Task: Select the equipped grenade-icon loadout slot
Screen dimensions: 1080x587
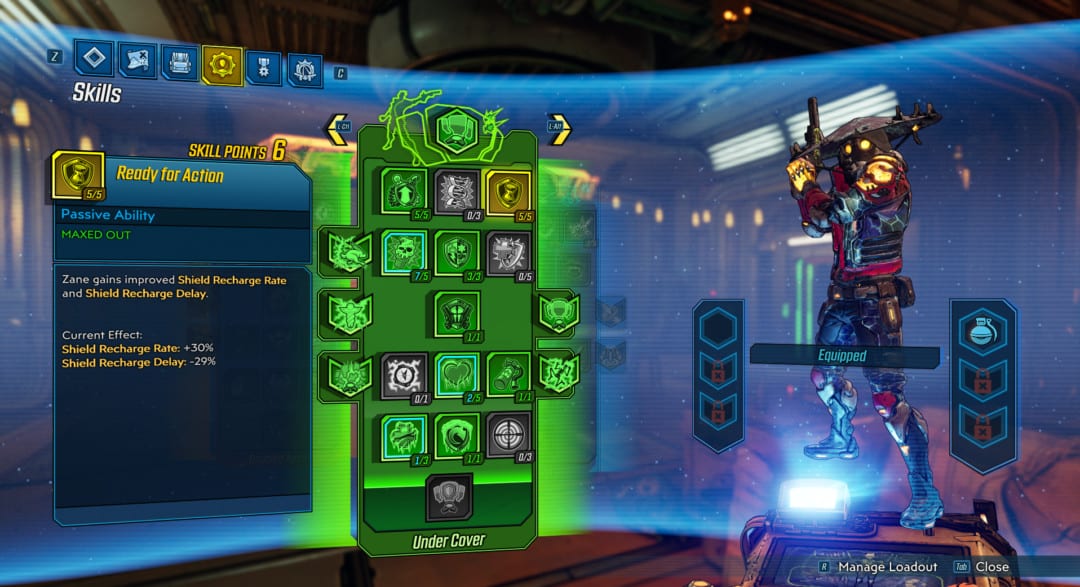Action: [x=982, y=330]
